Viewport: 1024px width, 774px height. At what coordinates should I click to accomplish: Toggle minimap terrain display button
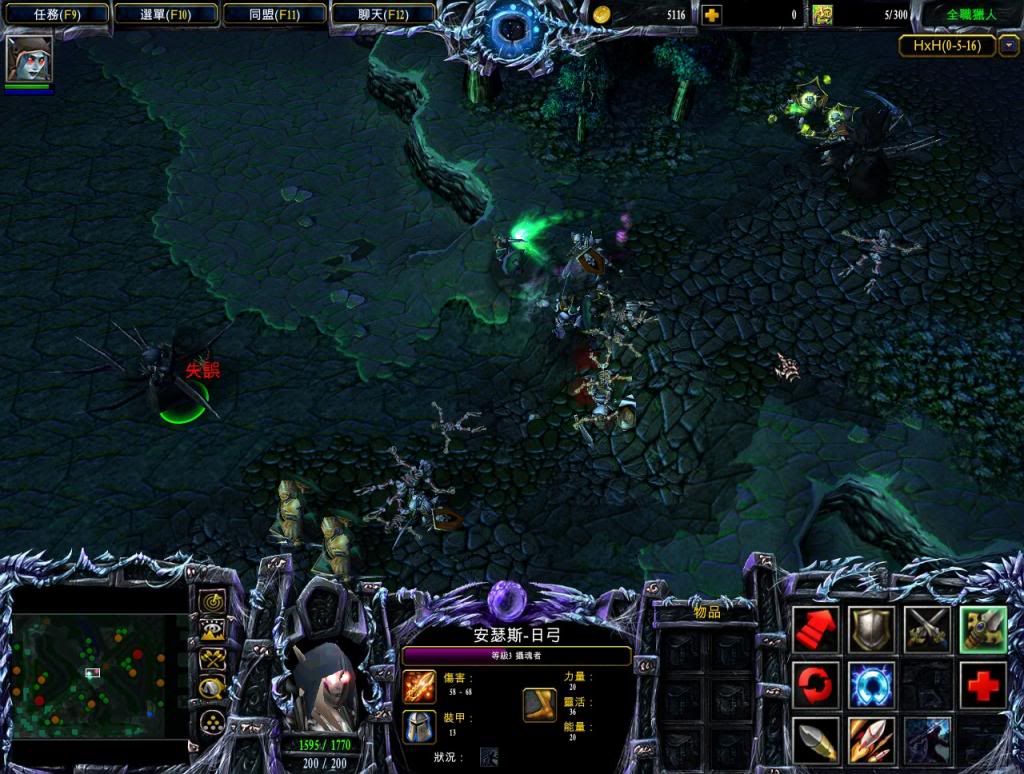[212, 631]
